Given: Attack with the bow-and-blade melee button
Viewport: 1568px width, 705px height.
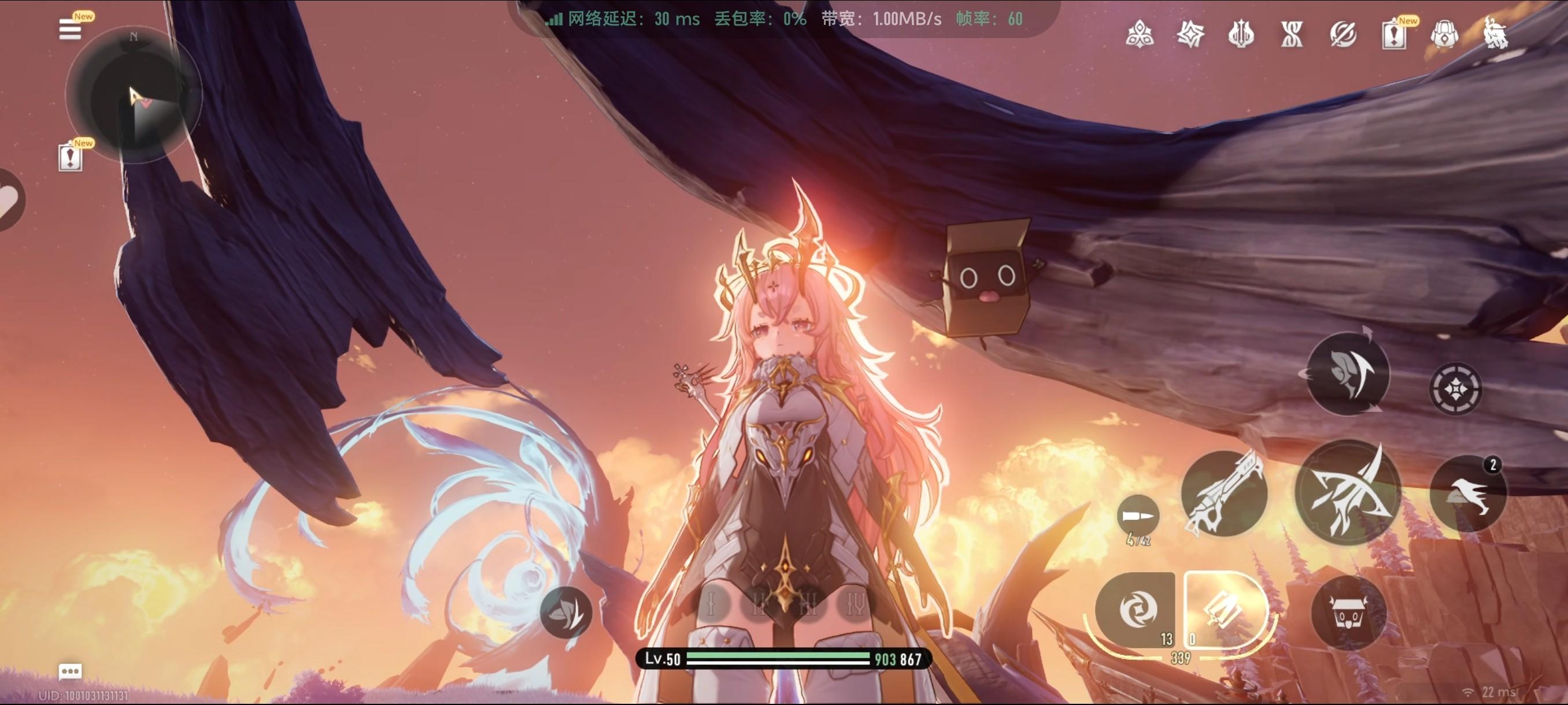Looking at the screenshot, I should 1348,492.
